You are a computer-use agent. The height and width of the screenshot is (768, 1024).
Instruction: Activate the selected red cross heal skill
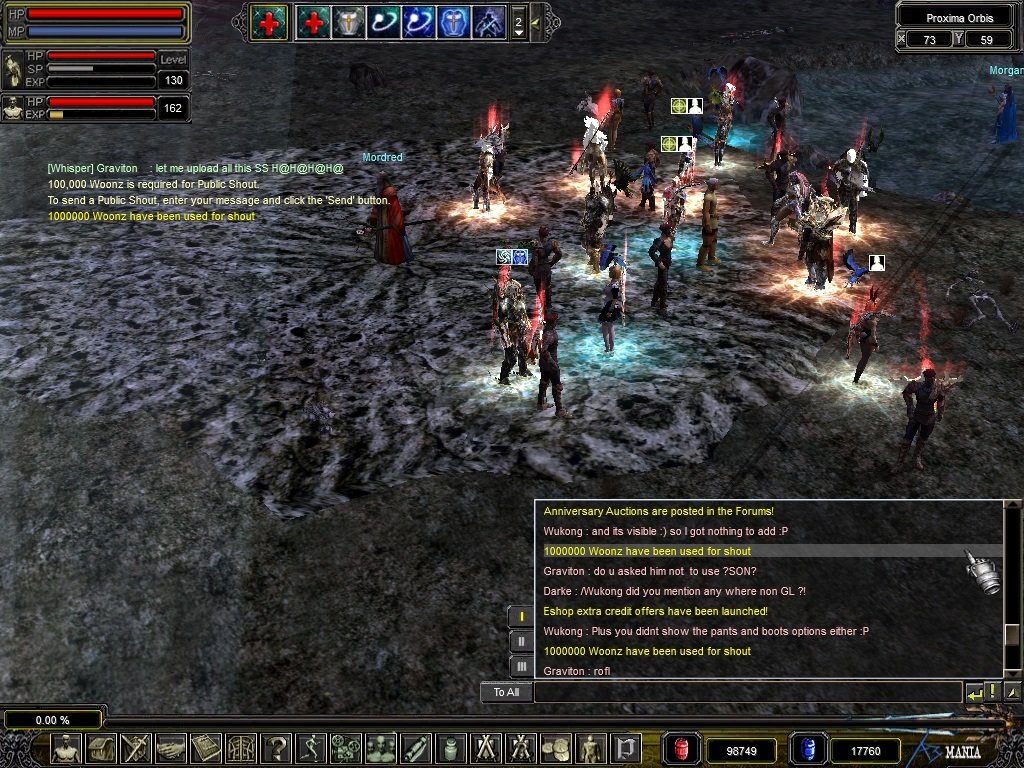(269, 22)
